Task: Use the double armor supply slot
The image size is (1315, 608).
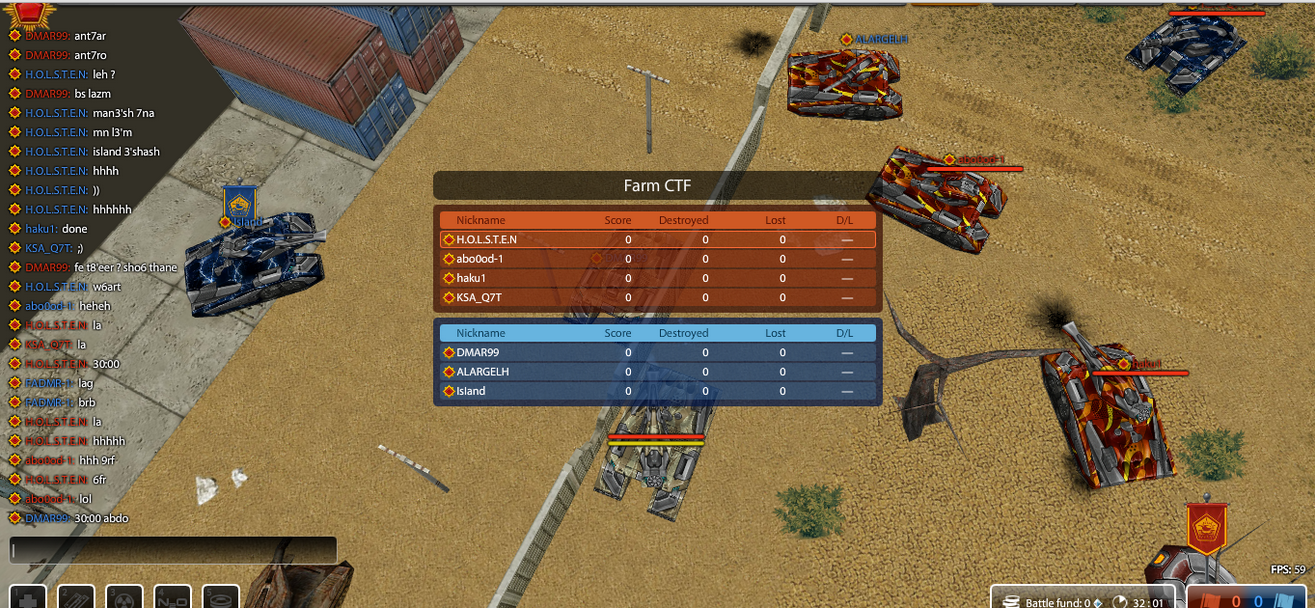Action: (x=76, y=597)
